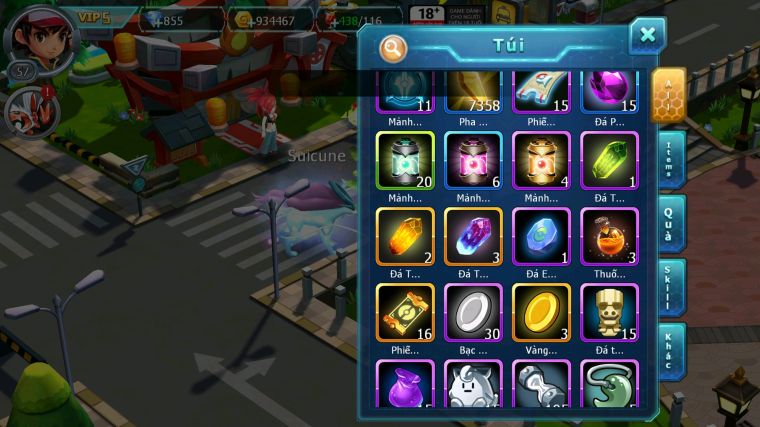Select the purple-blue crystal shard
The height and width of the screenshot is (427, 760).
[474, 236]
